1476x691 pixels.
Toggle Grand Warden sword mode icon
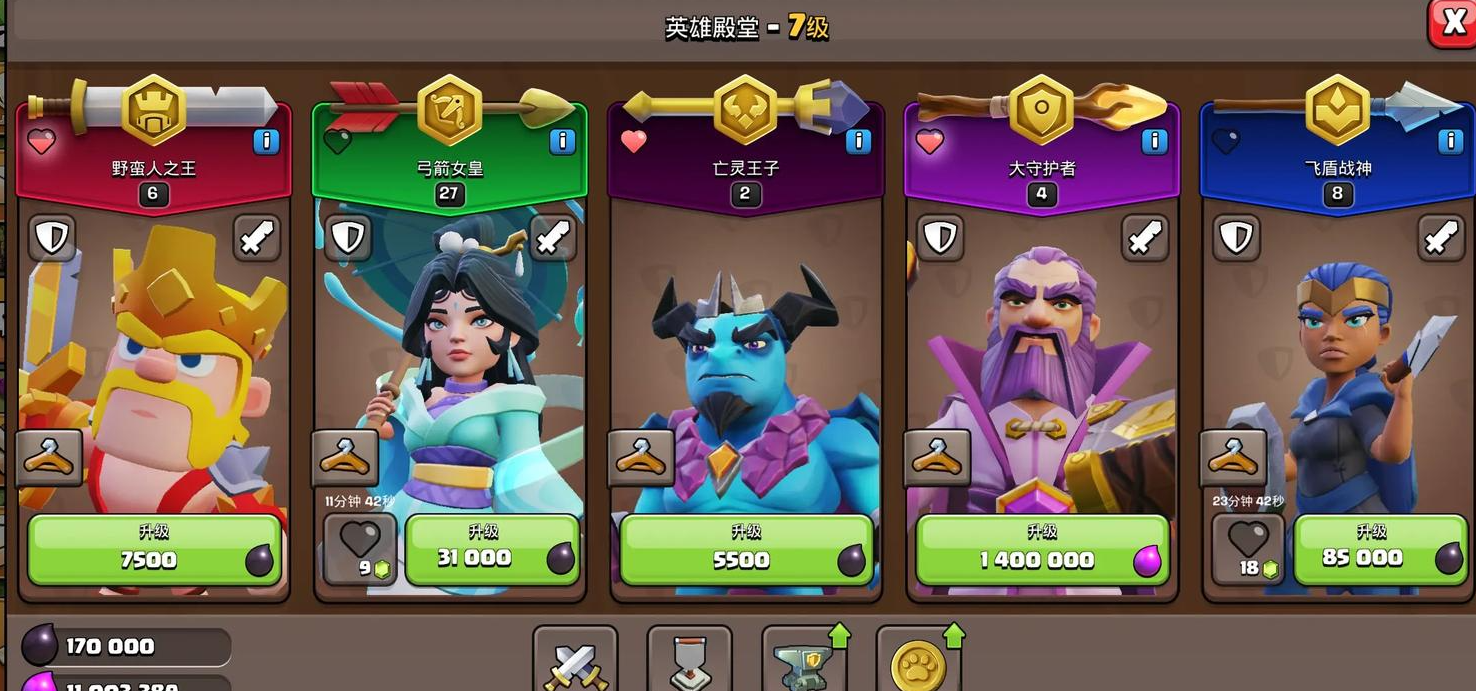1144,238
